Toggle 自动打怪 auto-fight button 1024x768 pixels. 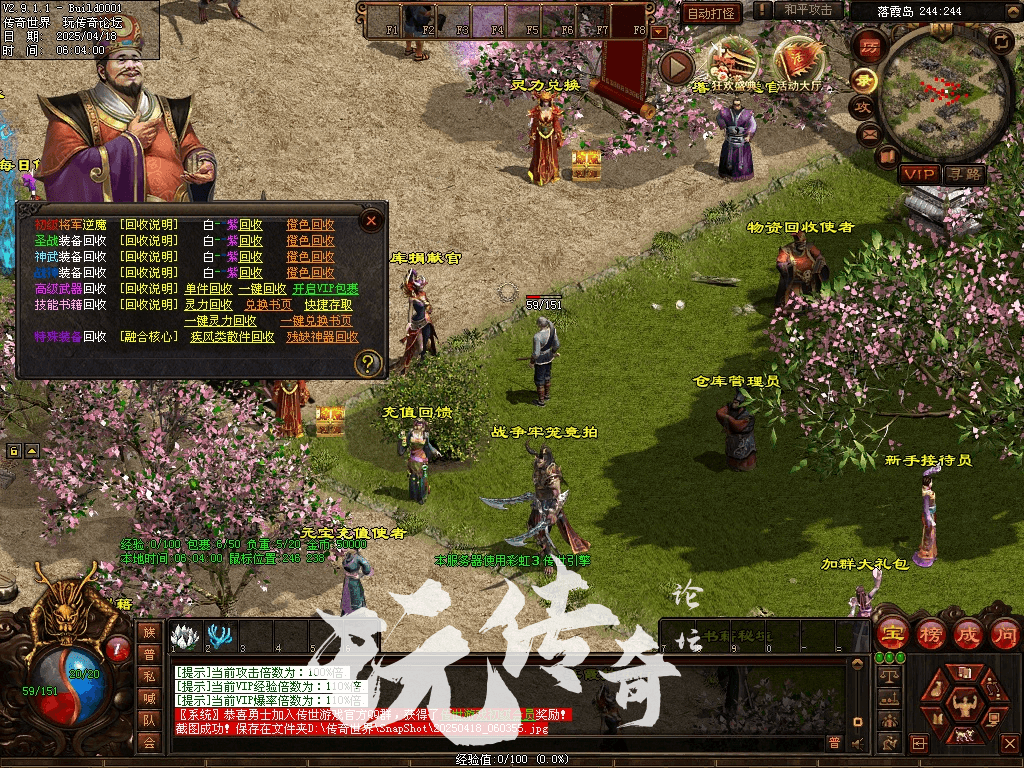pyautogui.click(x=711, y=14)
